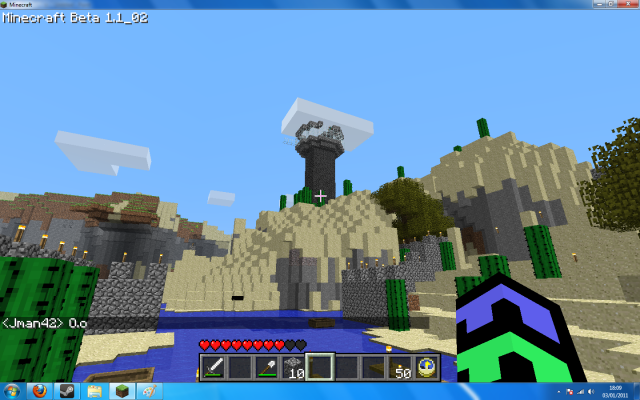Pick the clock in the hotbar
Viewport: 640px width, 400px height.
[x=426, y=367]
